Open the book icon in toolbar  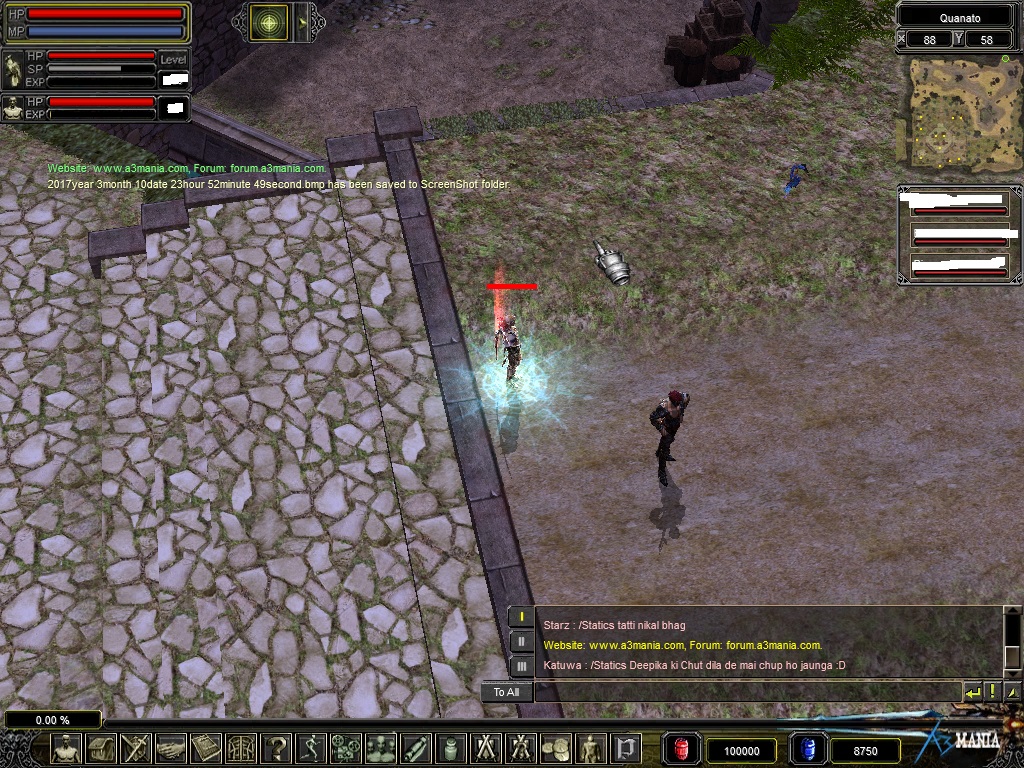[x=206, y=748]
